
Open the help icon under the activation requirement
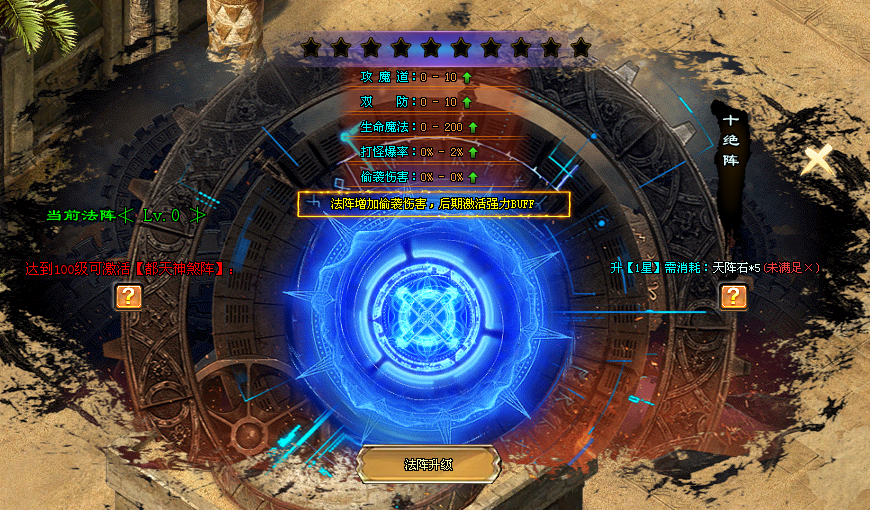[x=128, y=296]
